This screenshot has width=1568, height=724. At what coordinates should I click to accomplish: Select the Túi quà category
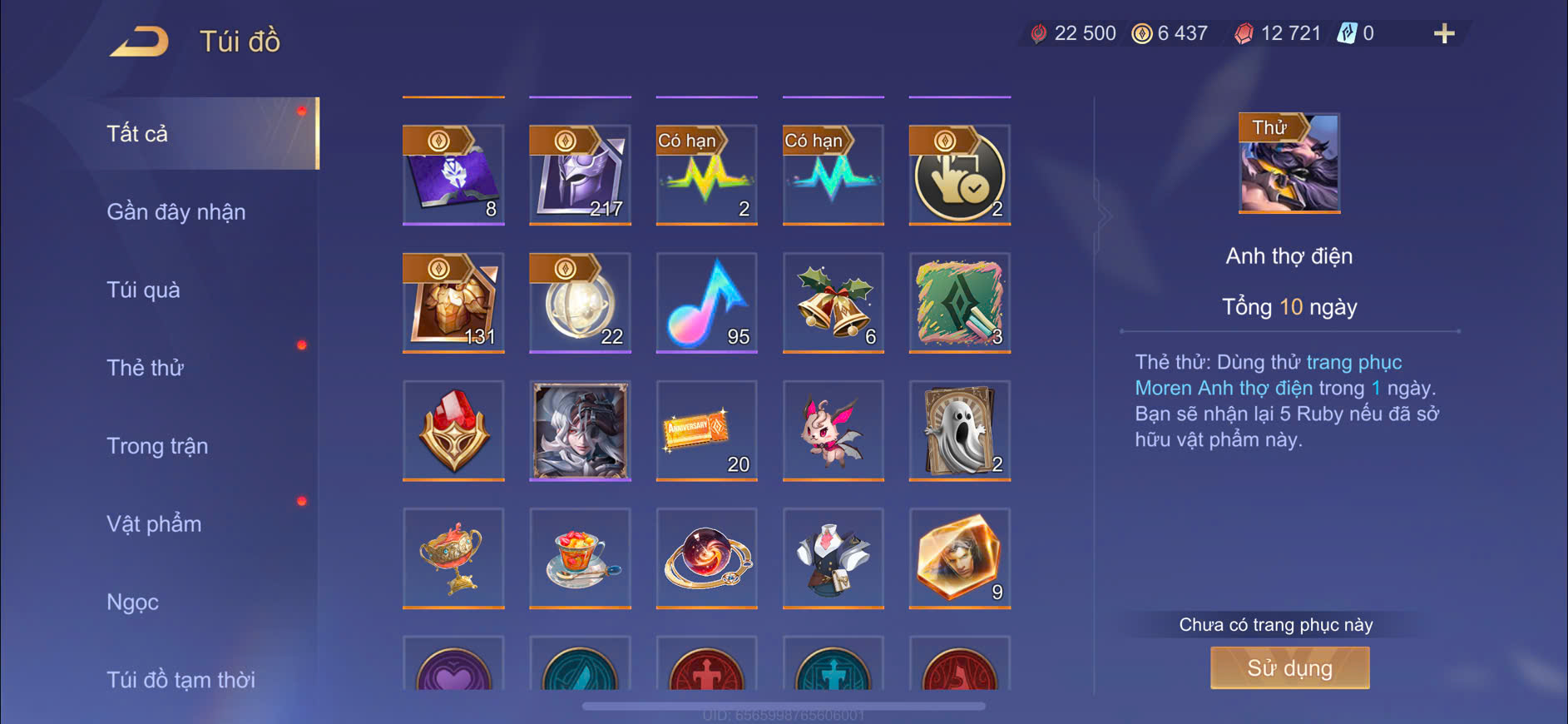tap(143, 290)
